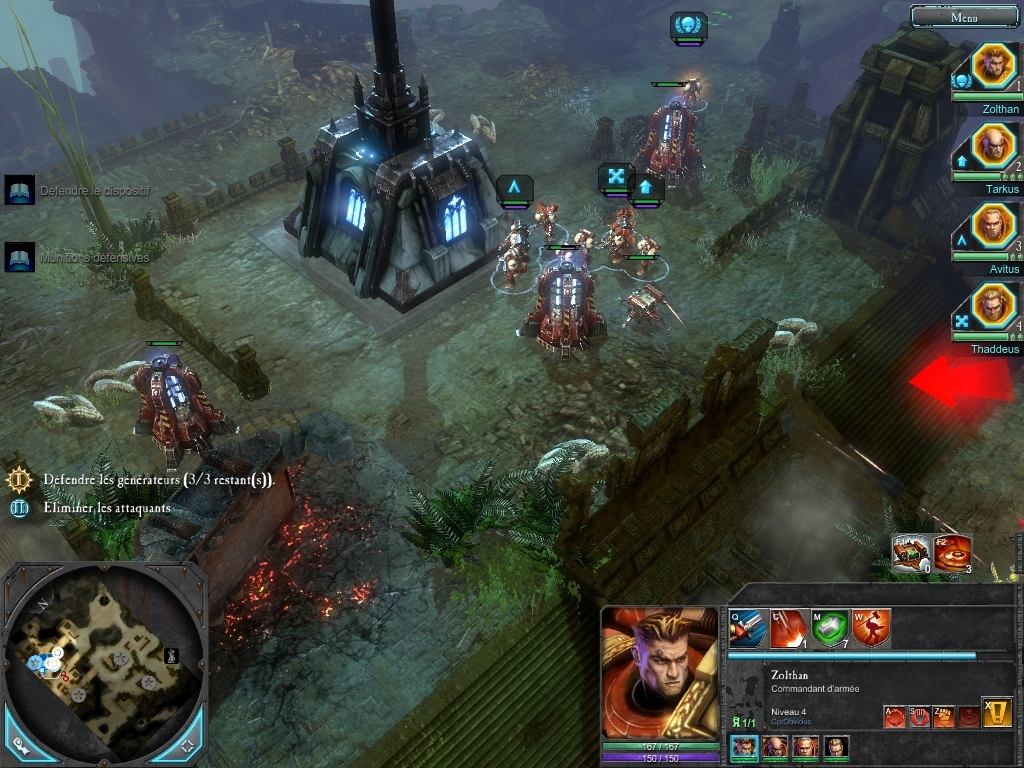This screenshot has height=768, width=1024.
Task: Use the green shield item ability
Action: (x=830, y=629)
